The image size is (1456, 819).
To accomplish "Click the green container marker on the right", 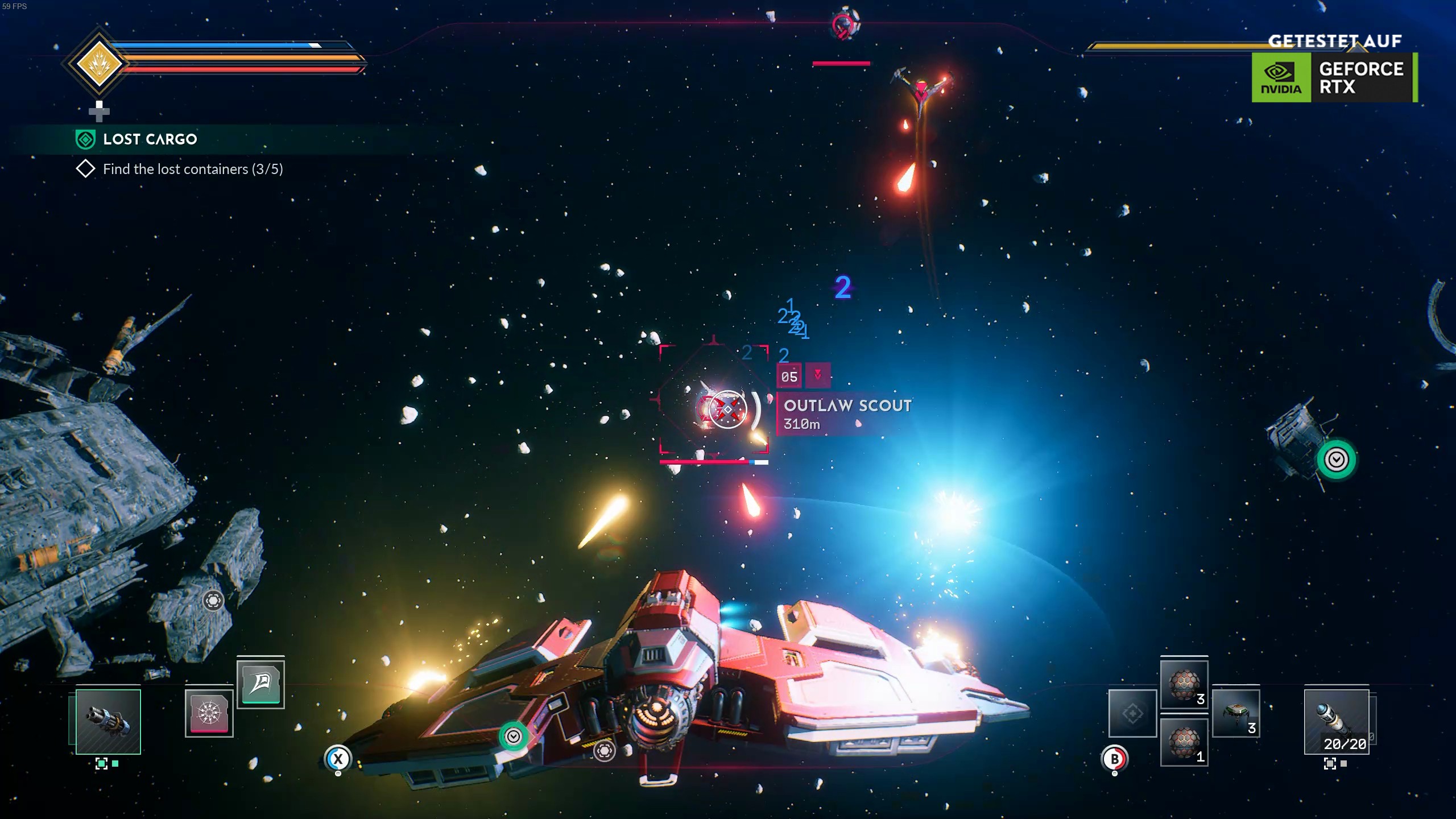I will (1336, 460).
